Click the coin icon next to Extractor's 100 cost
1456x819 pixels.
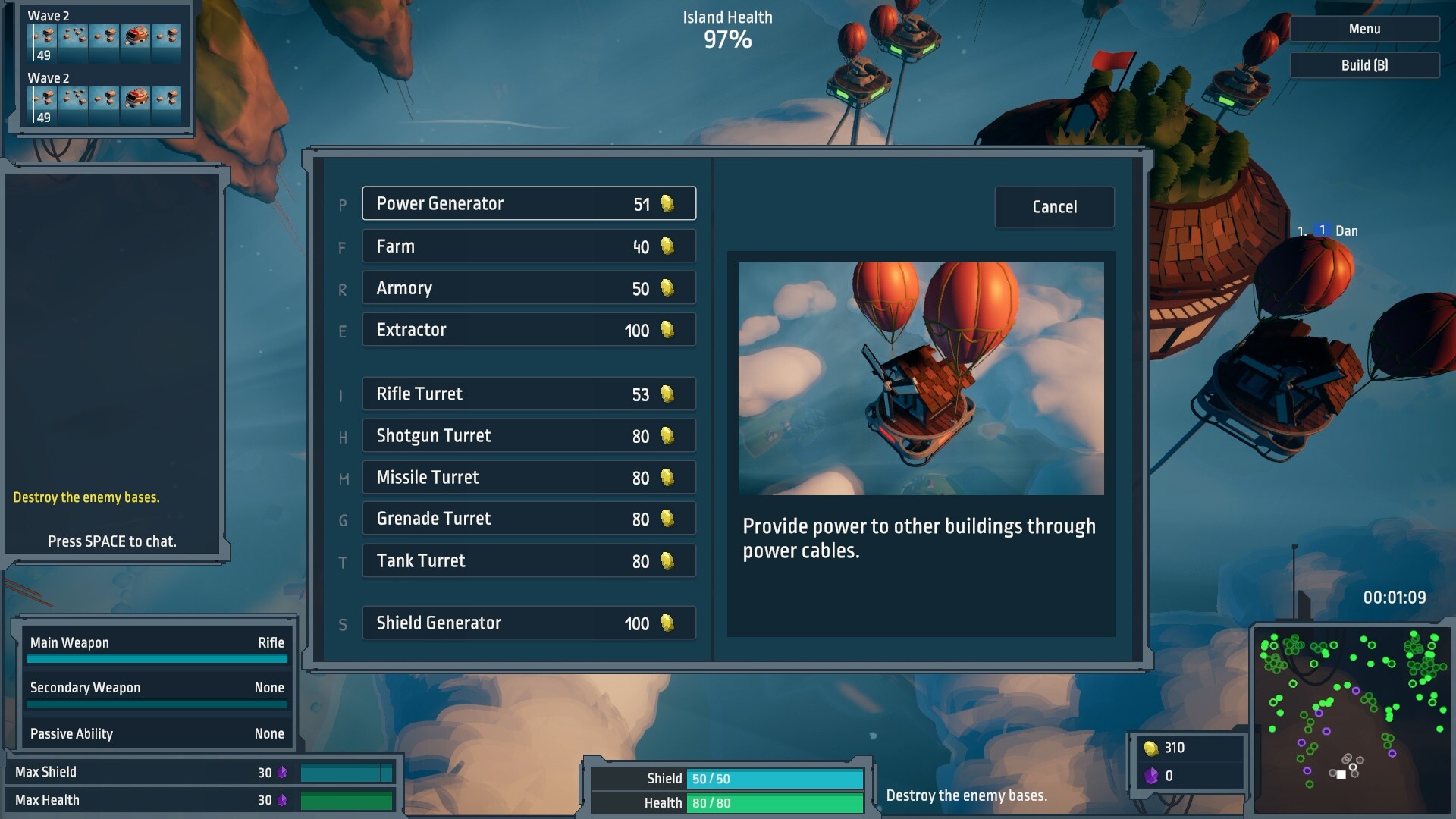(x=667, y=329)
